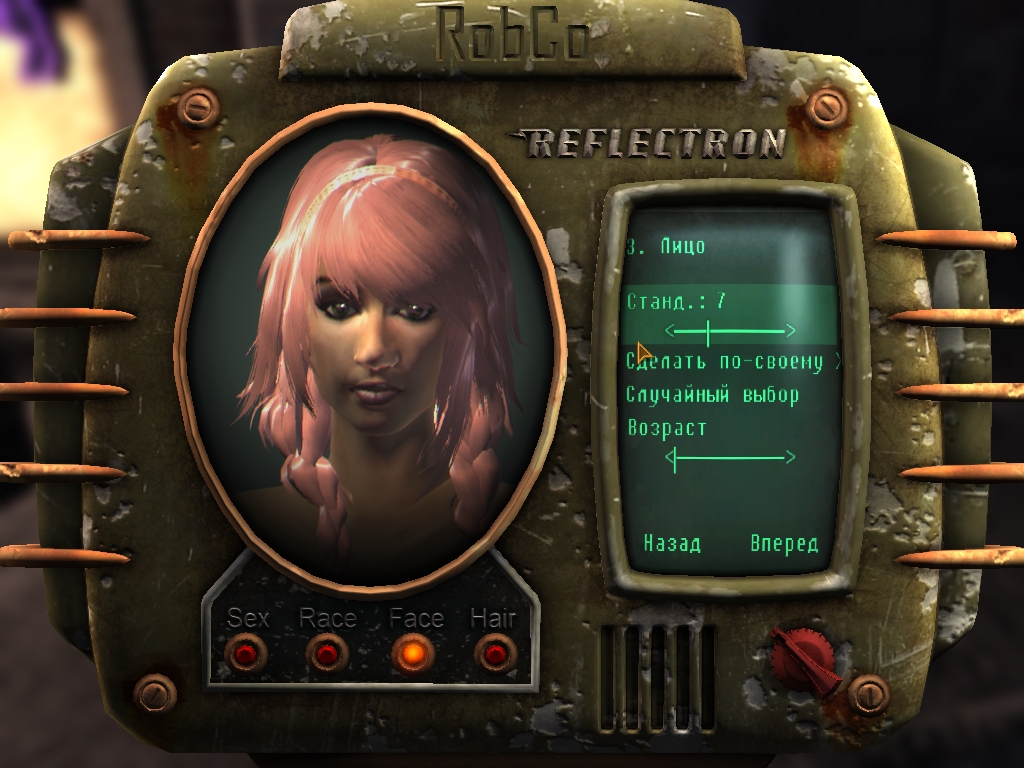Select the Race button light

click(327, 655)
